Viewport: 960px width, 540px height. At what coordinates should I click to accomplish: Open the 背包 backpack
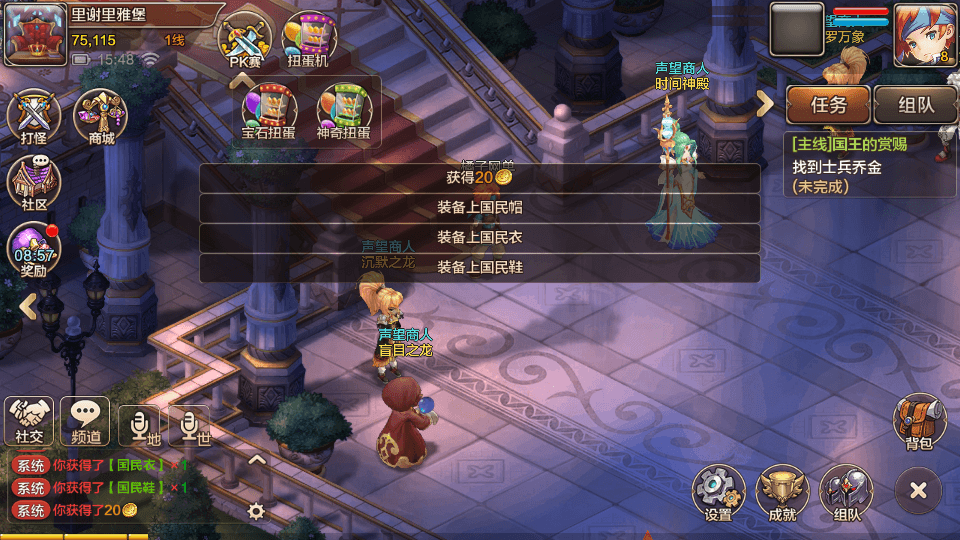click(918, 422)
